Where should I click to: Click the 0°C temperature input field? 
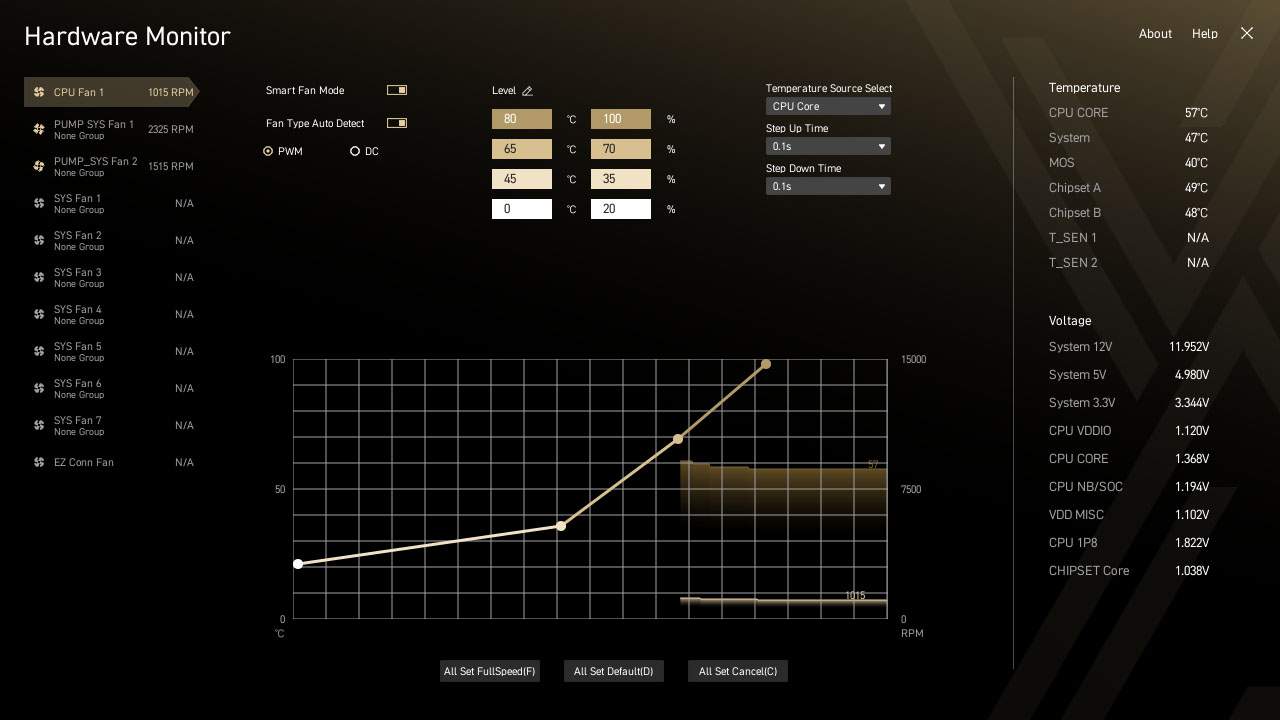coord(521,209)
